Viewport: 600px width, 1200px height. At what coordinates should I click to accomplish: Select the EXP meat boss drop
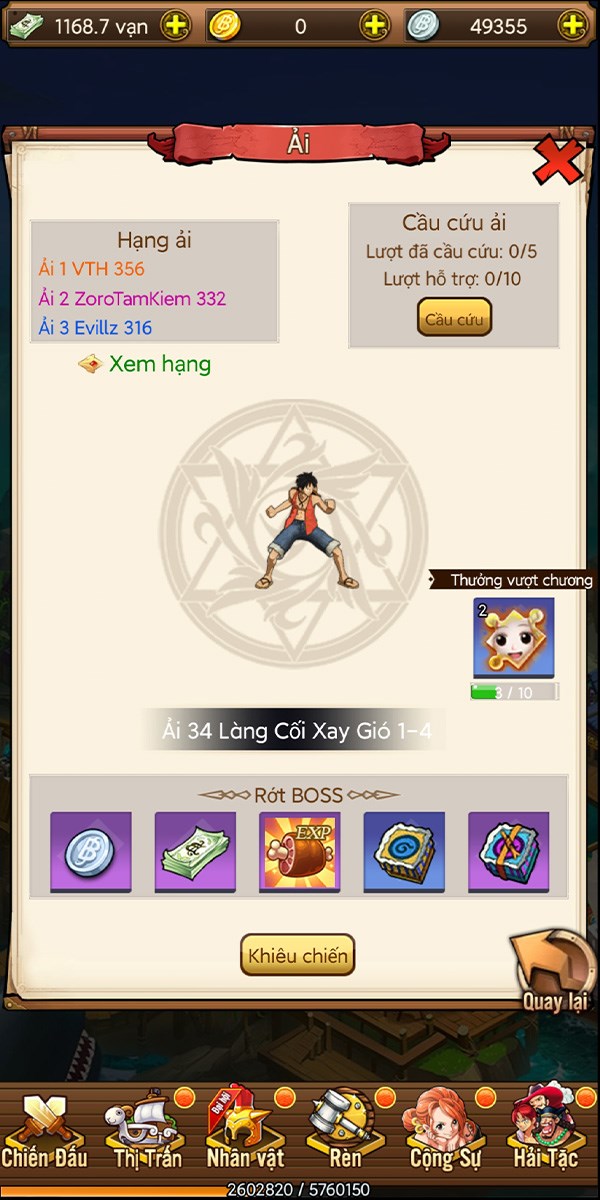tap(300, 851)
